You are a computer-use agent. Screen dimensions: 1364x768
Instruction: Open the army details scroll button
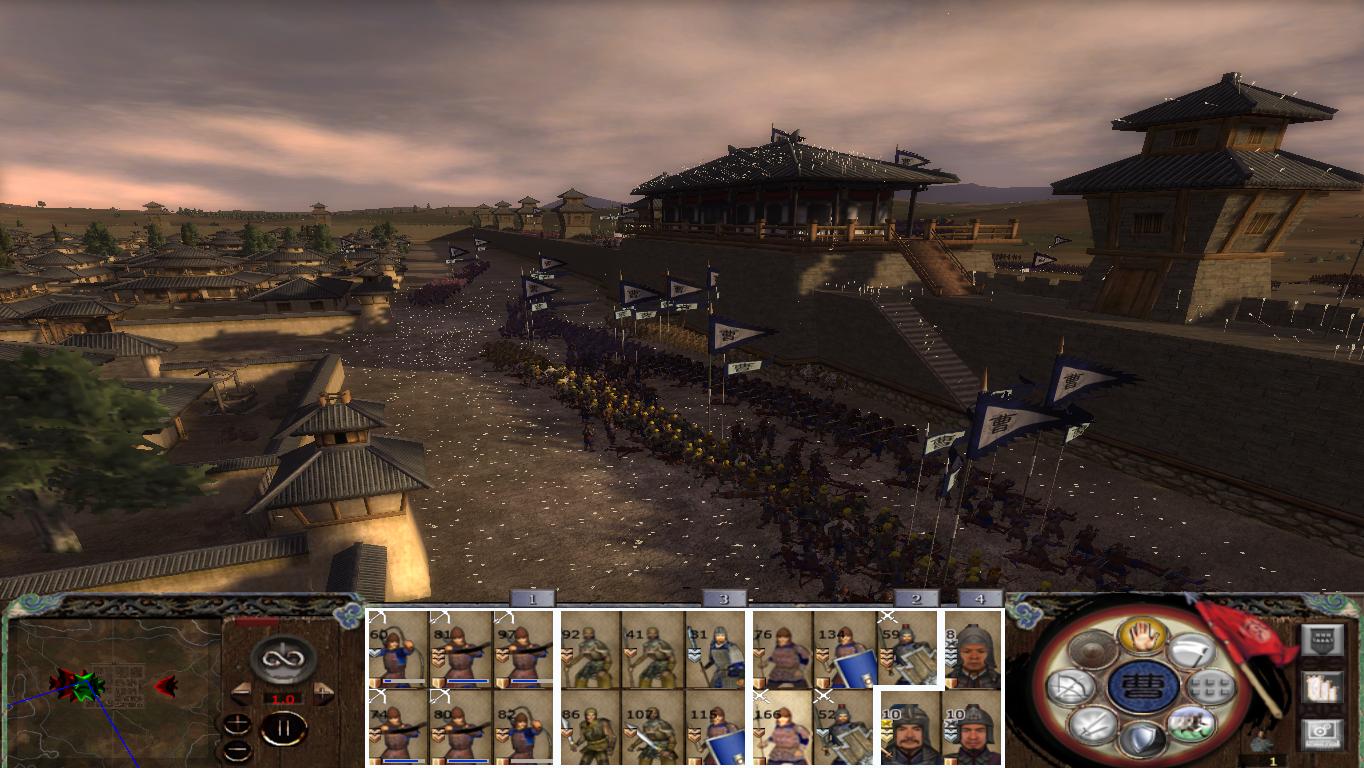[1323, 689]
